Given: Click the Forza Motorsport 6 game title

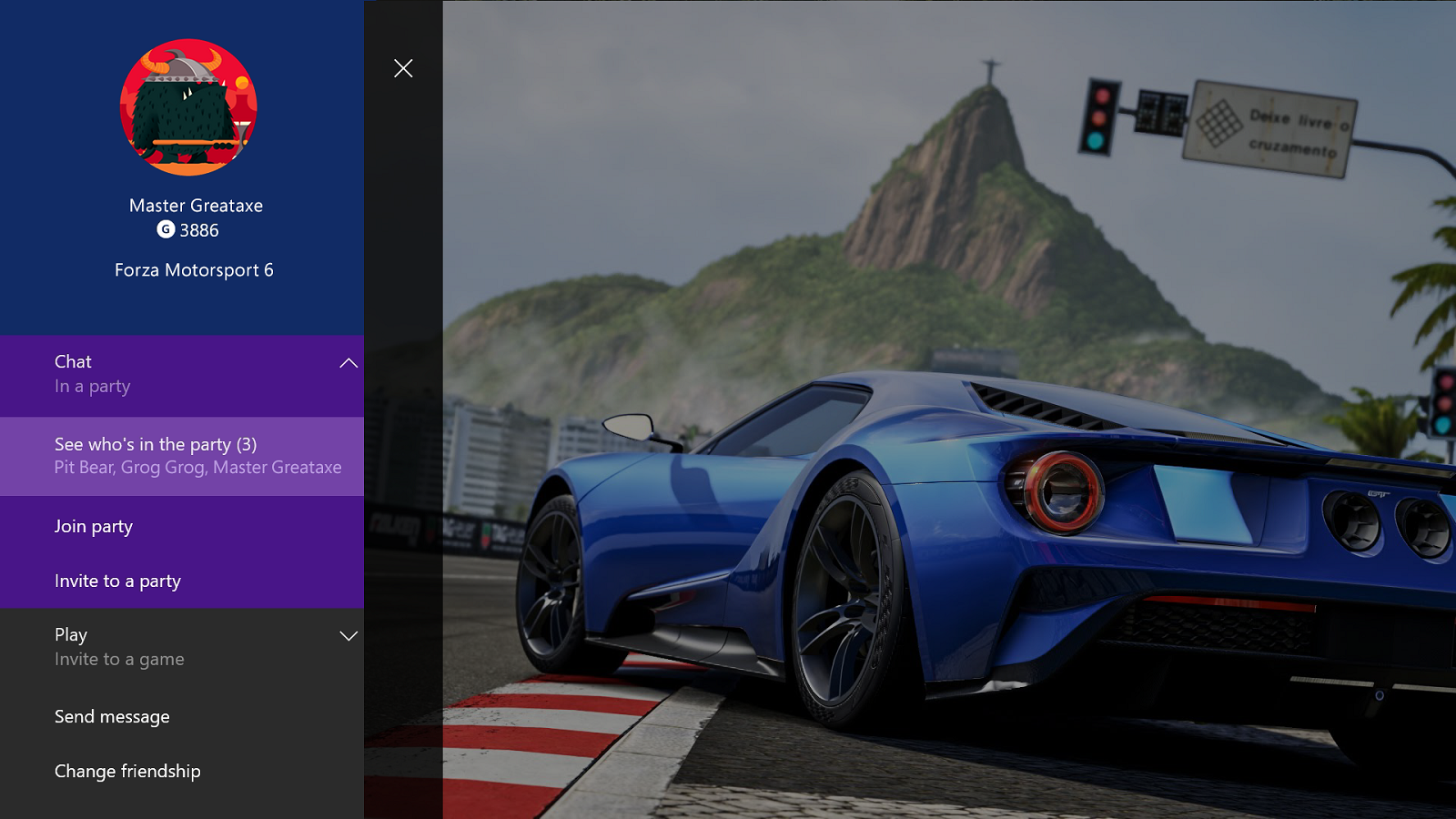Looking at the screenshot, I should point(194,269).
